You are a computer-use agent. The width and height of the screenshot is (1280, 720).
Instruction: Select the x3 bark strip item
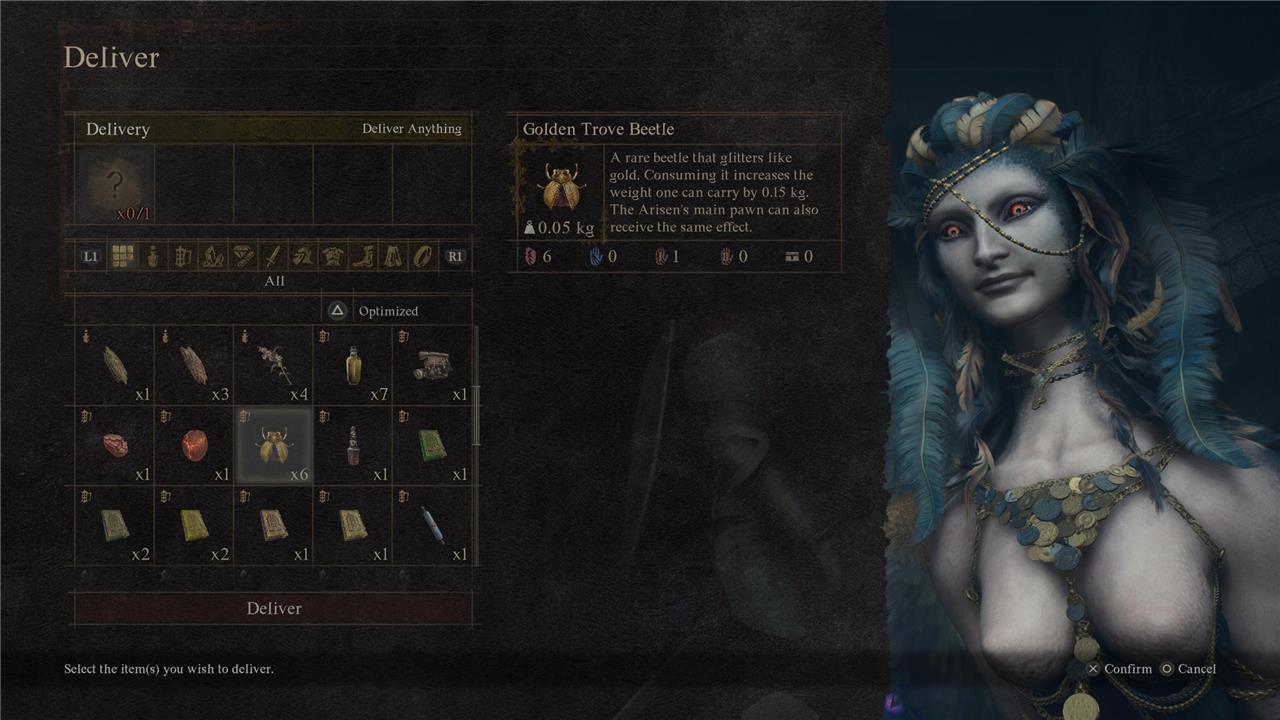[194, 365]
